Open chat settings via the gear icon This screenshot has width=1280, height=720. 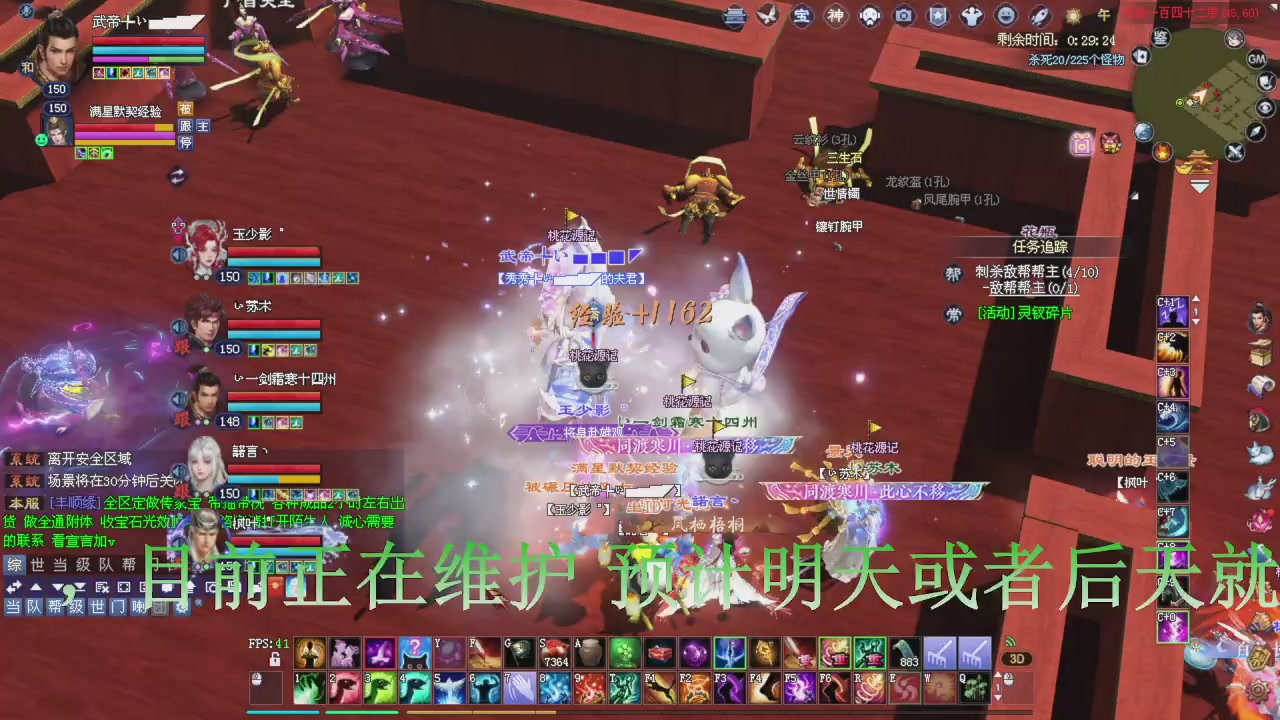tap(183, 608)
